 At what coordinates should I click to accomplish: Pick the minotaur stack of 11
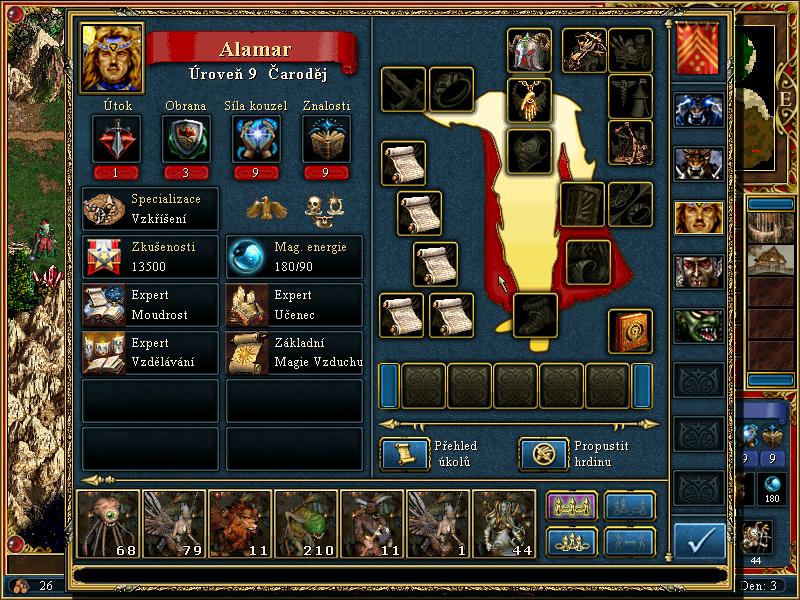pos(371,522)
